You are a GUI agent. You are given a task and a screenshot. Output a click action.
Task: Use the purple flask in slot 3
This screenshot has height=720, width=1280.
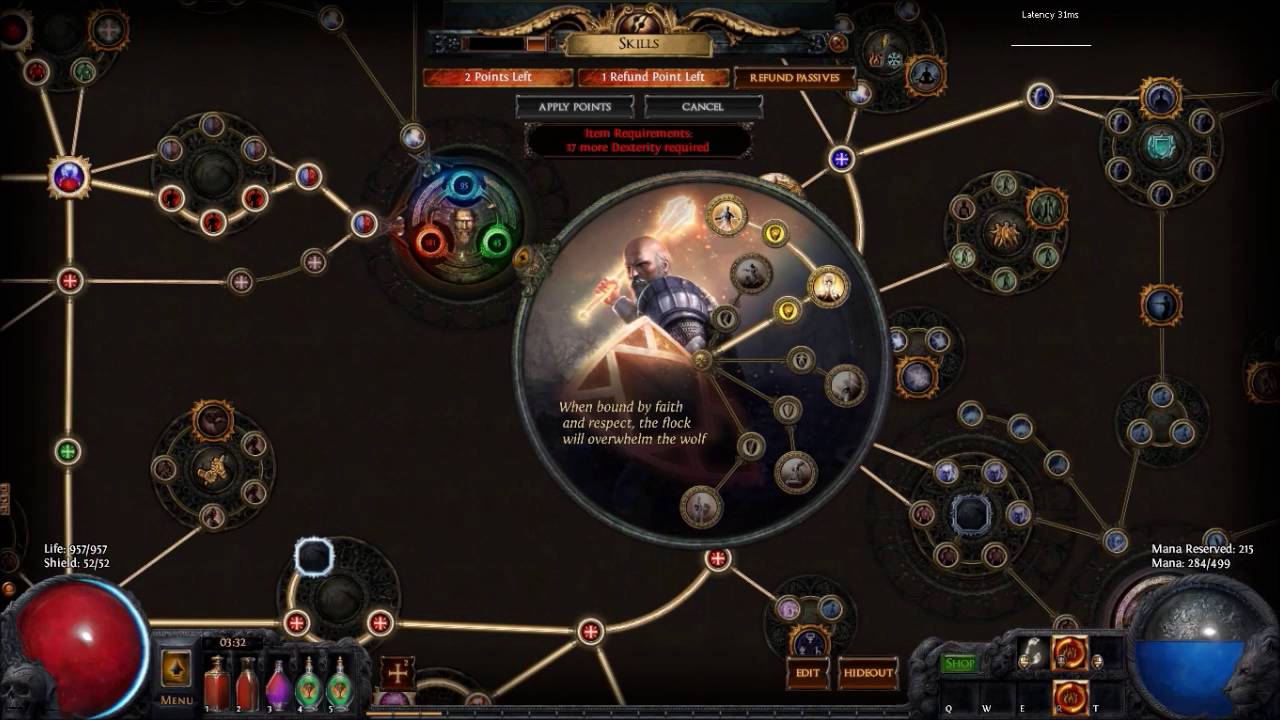coord(278,684)
